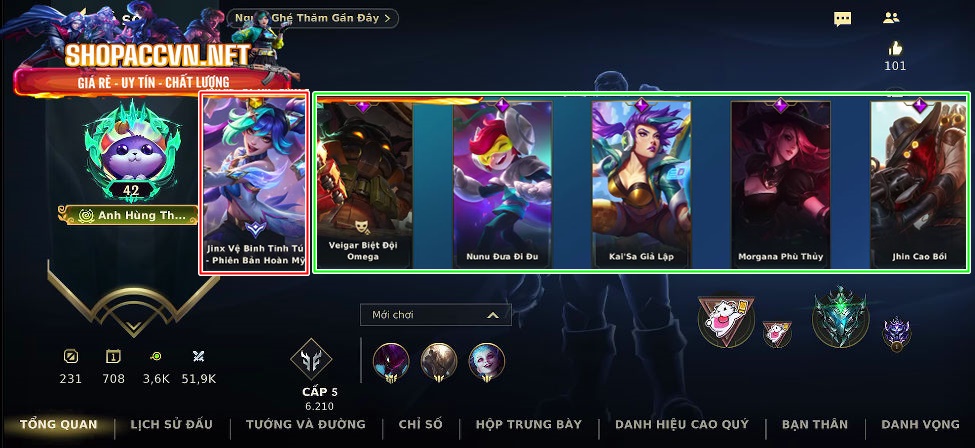Click the Anh Hùng Th... title banner
Viewport: 975px width, 448px height.
pyautogui.click(x=131, y=215)
